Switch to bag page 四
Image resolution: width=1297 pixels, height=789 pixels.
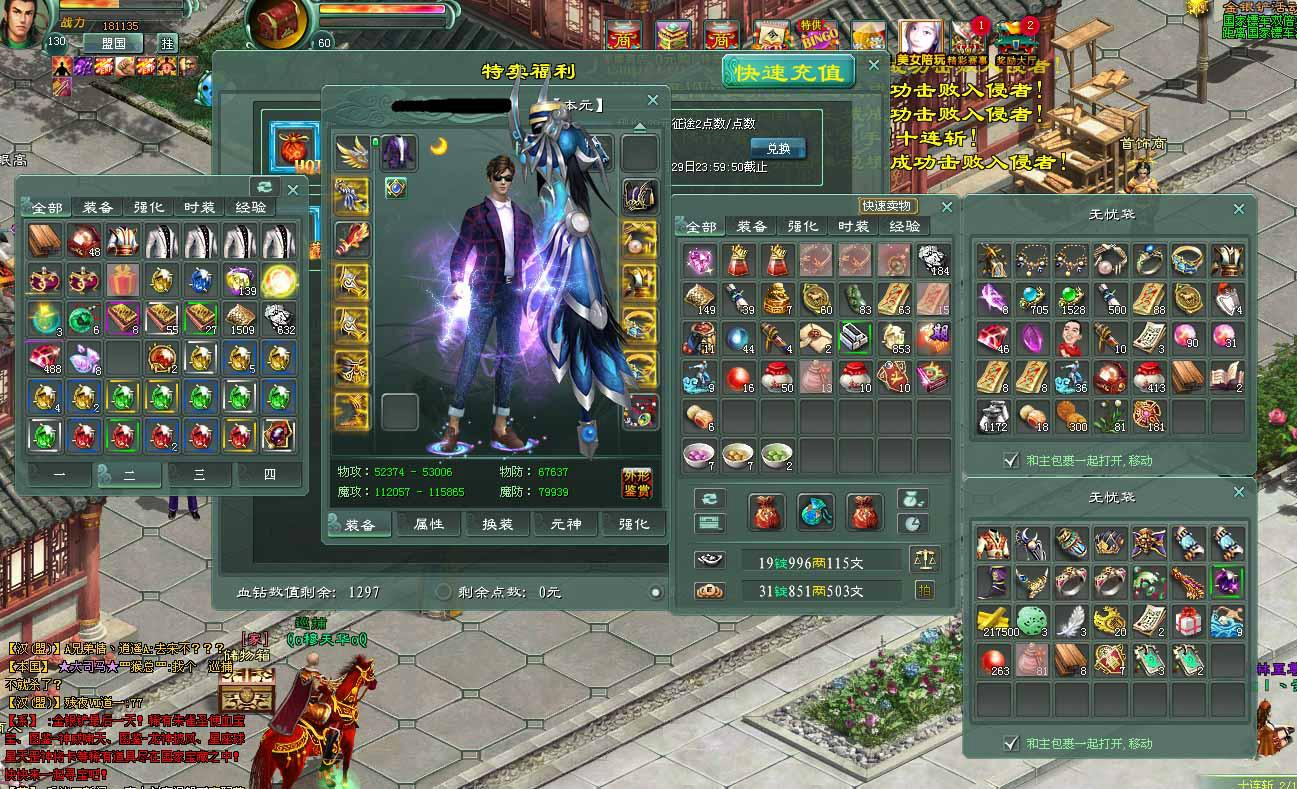pyautogui.click(x=268, y=475)
